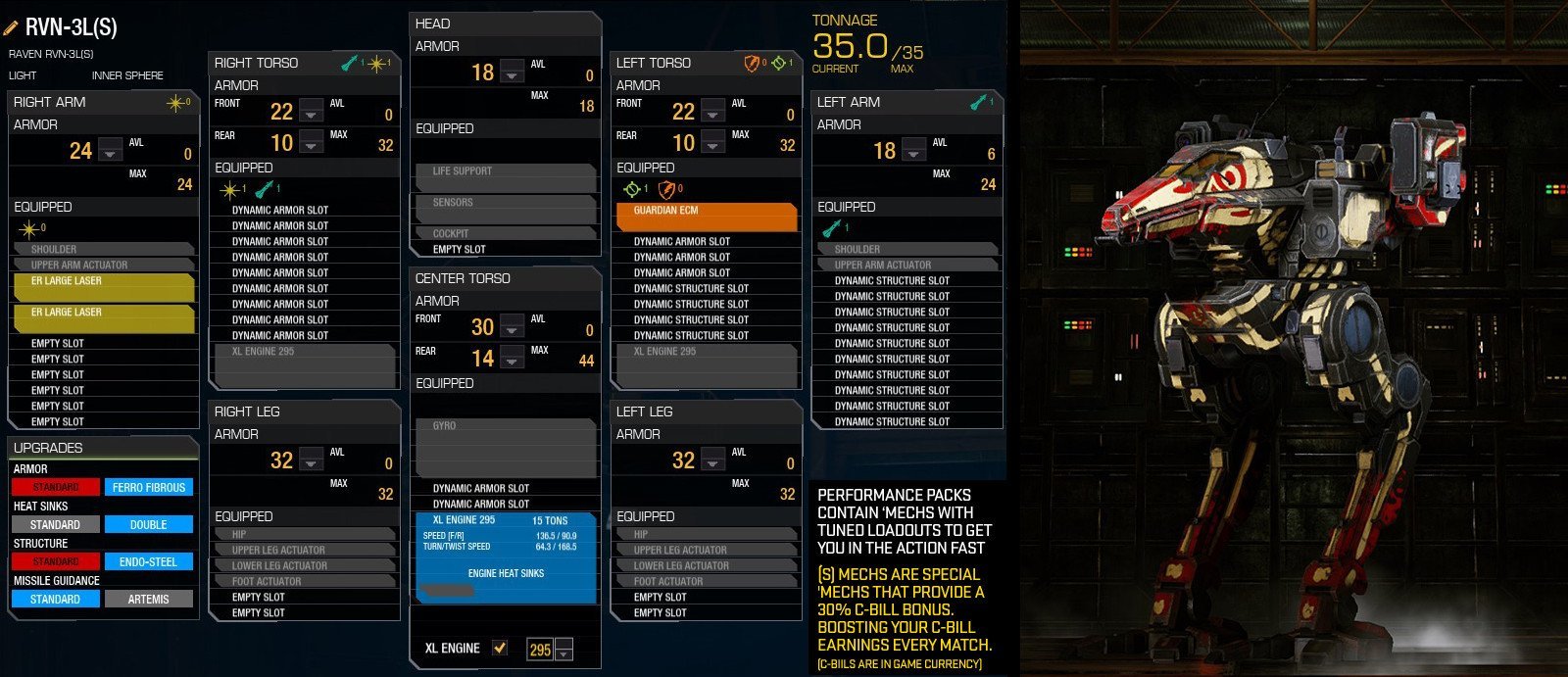This screenshot has height=677, width=1568.
Task: Change Left Torso front armor stepper
Action: click(712, 112)
